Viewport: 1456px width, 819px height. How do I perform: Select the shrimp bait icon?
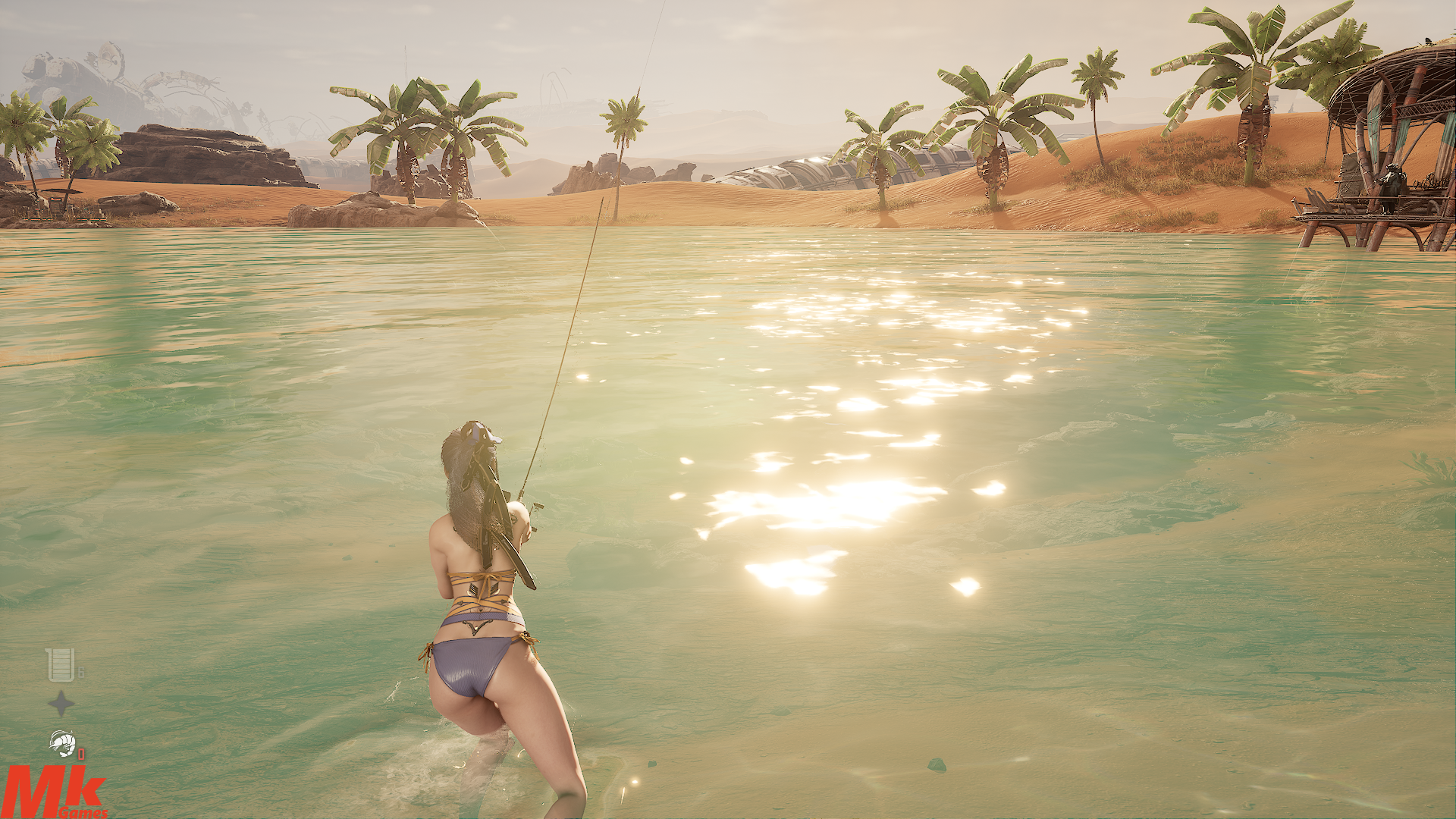pyautogui.click(x=62, y=742)
